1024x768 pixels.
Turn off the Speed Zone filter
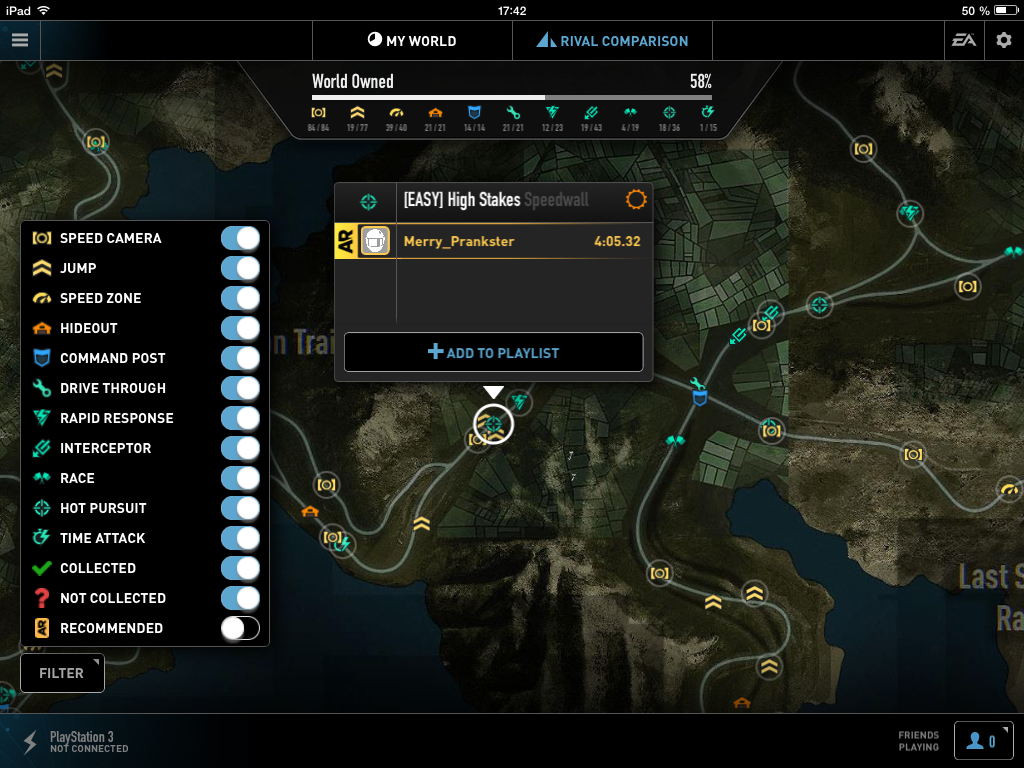240,298
